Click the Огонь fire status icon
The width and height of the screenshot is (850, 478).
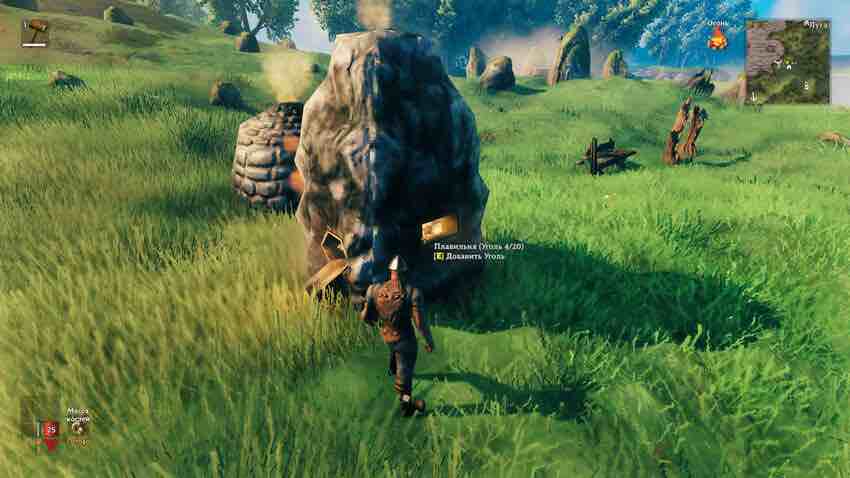(717, 39)
